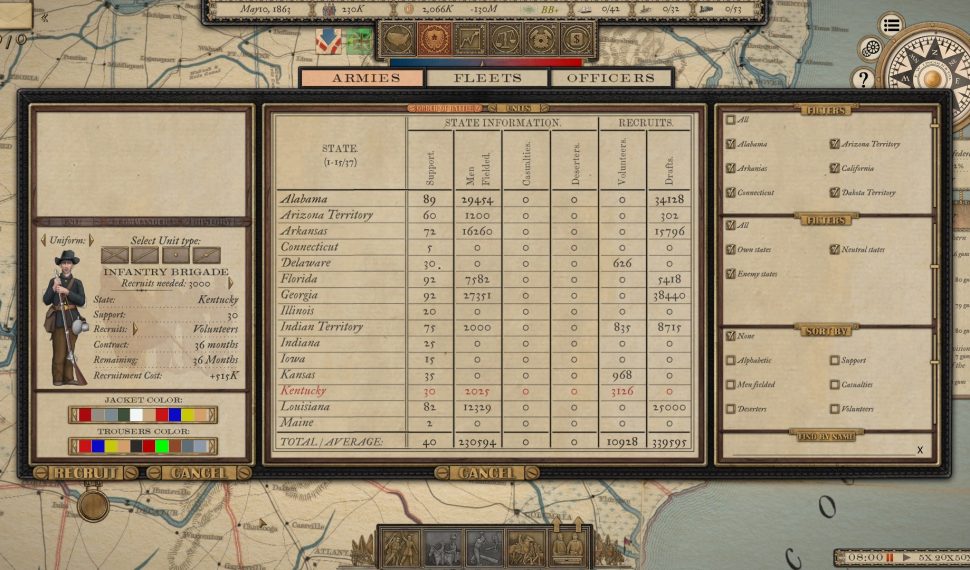Sort states by Support
970x570 pixels.
[x=835, y=360]
